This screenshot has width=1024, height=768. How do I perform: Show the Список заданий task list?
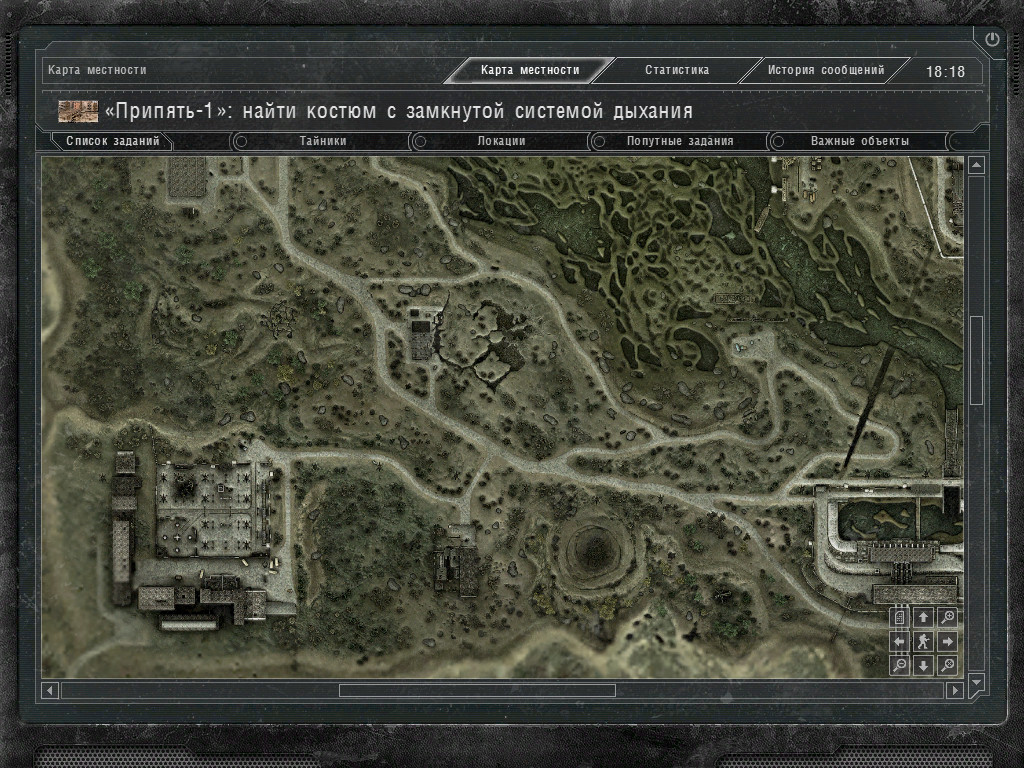point(112,142)
